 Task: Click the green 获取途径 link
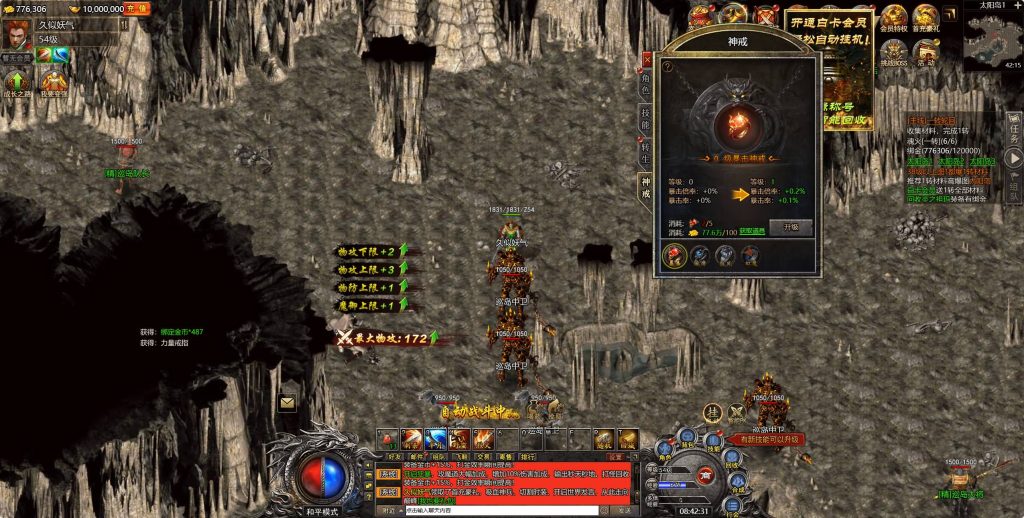click(x=752, y=231)
